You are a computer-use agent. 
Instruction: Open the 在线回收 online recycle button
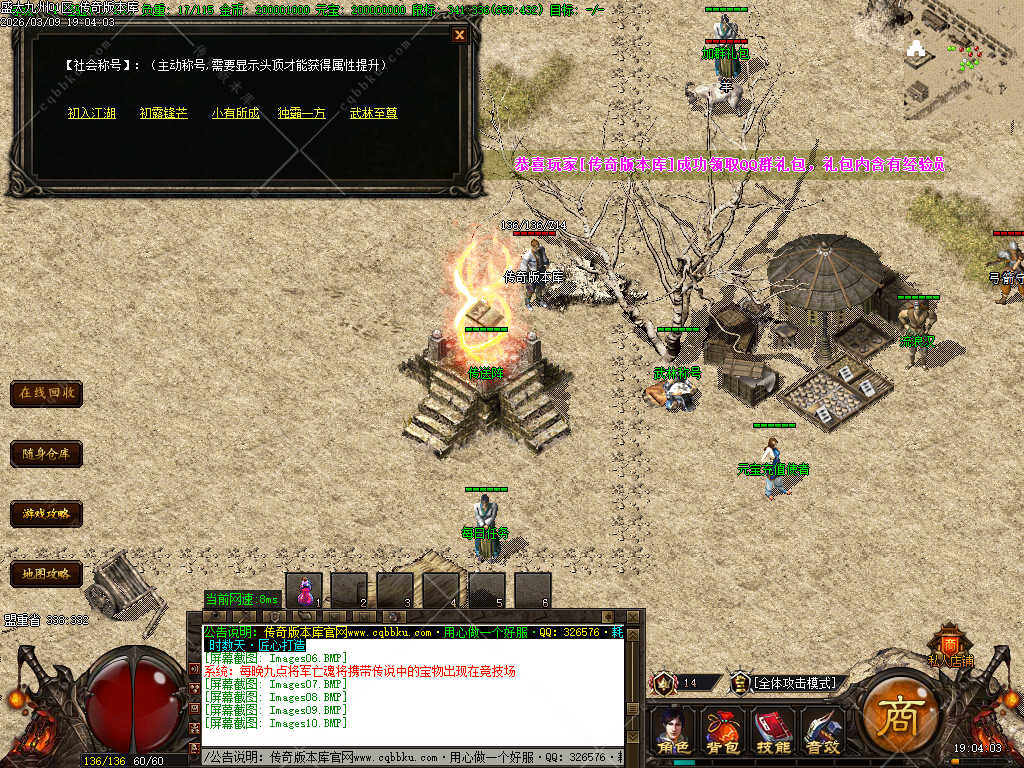coord(46,393)
